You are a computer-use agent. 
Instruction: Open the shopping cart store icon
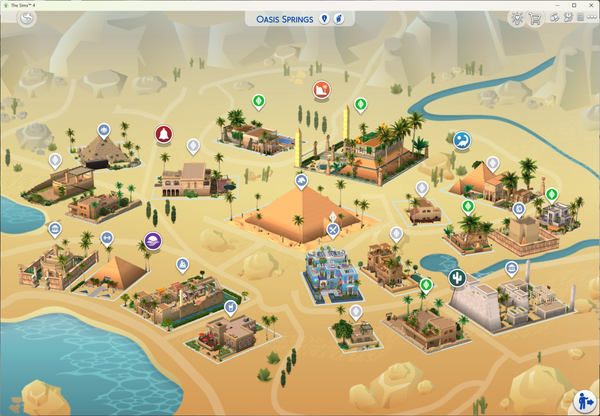(x=535, y=18)
